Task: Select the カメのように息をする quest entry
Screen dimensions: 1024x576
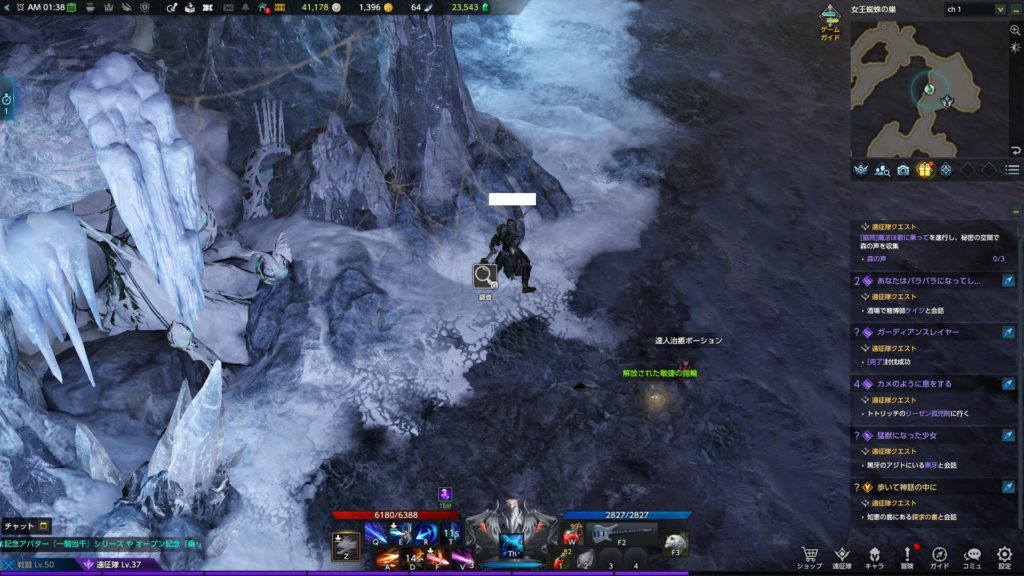Action: [930, 383]
